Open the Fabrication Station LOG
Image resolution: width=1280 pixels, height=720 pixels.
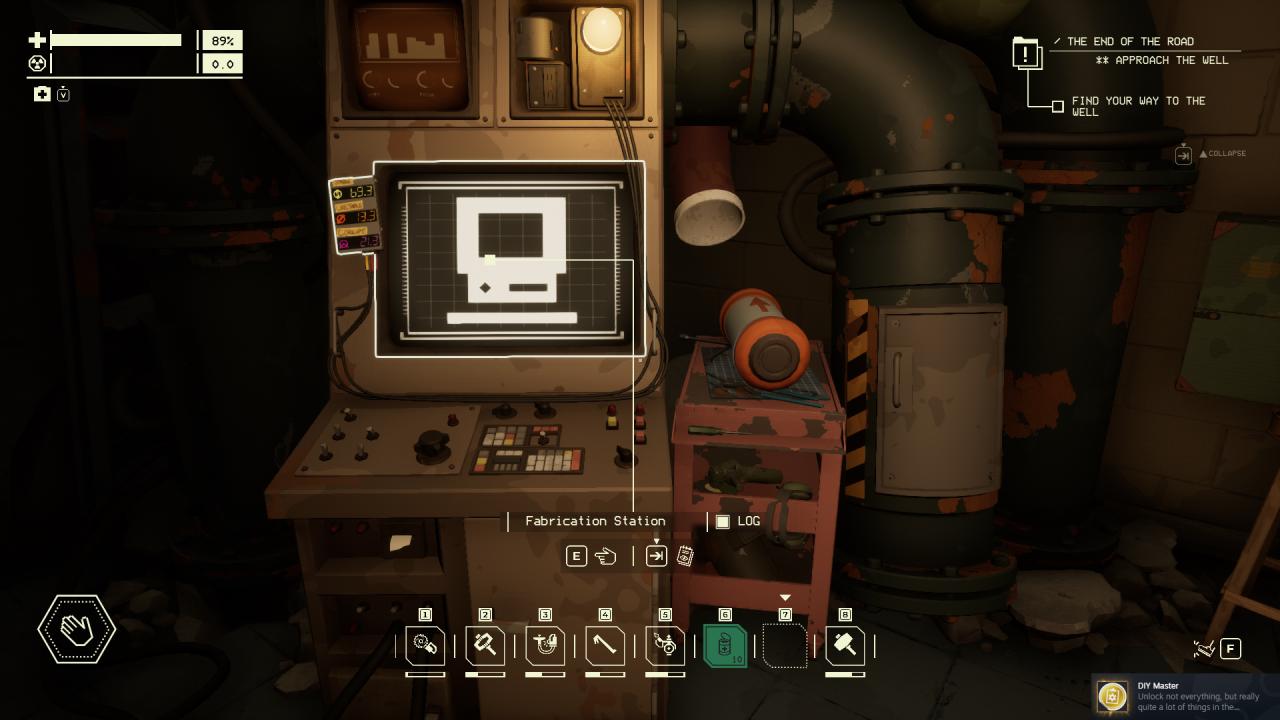tap(738, 521)
